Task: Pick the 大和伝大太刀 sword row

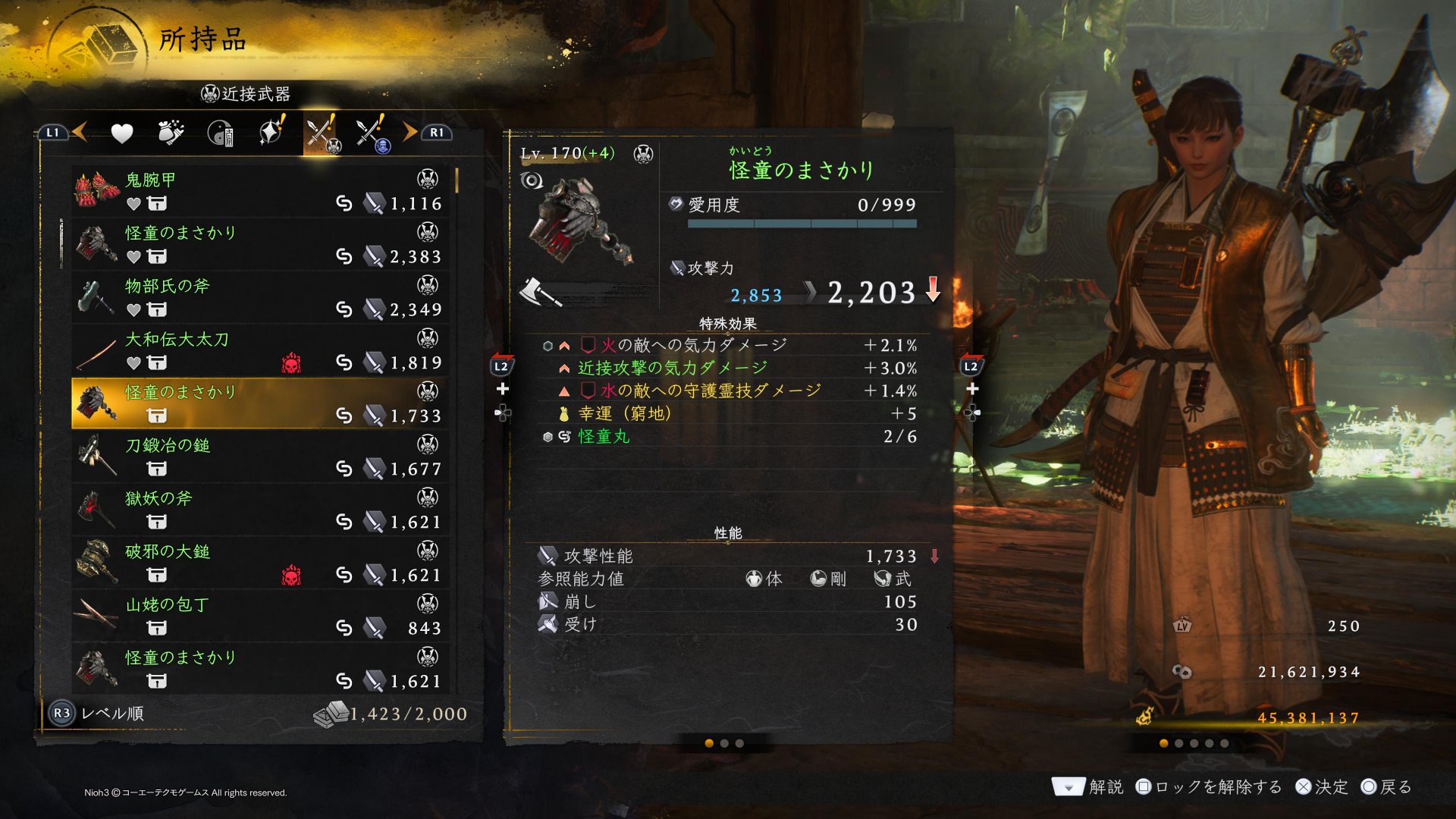Action: point(258,350)
